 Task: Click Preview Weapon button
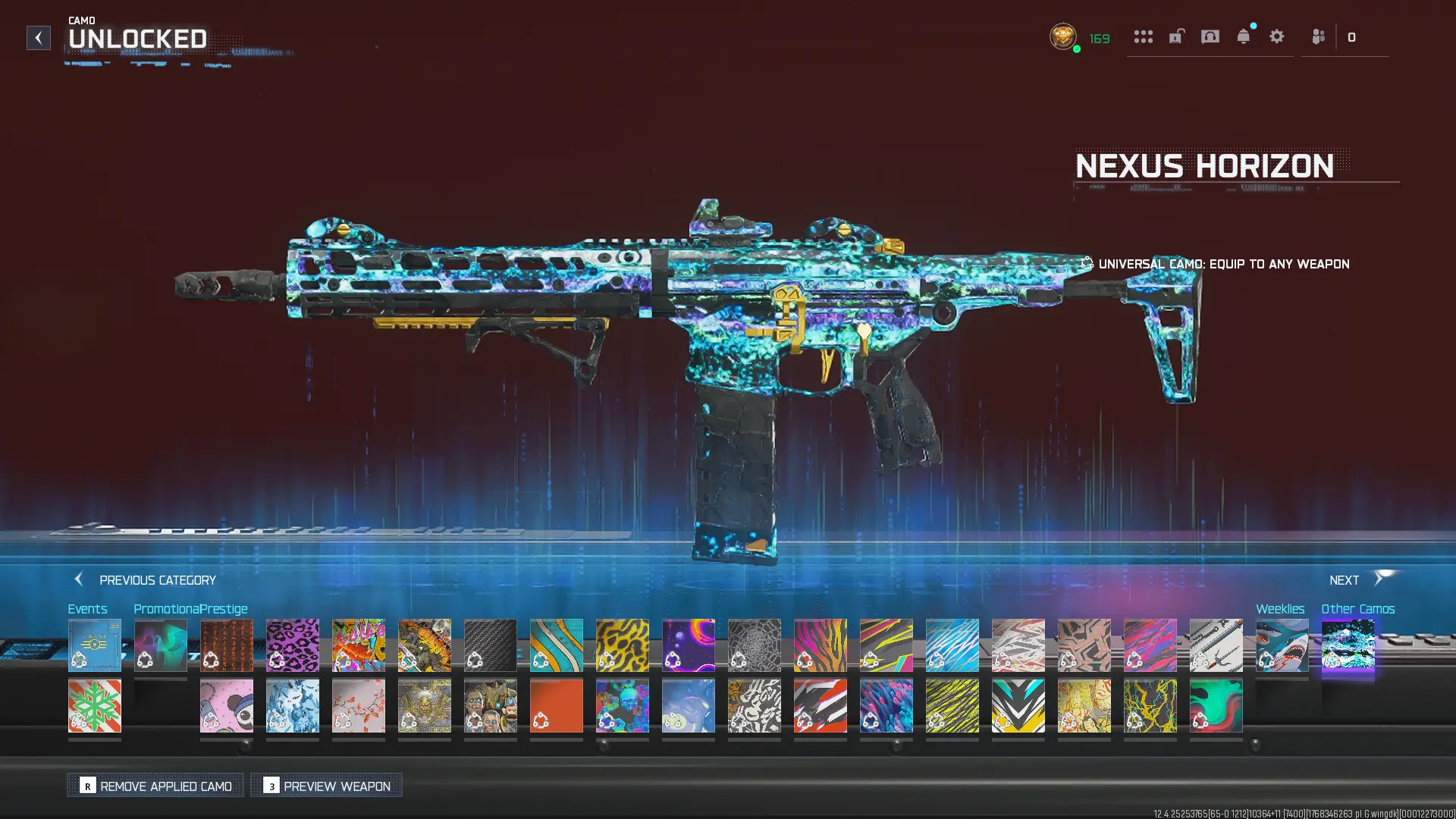coord(326,786)
